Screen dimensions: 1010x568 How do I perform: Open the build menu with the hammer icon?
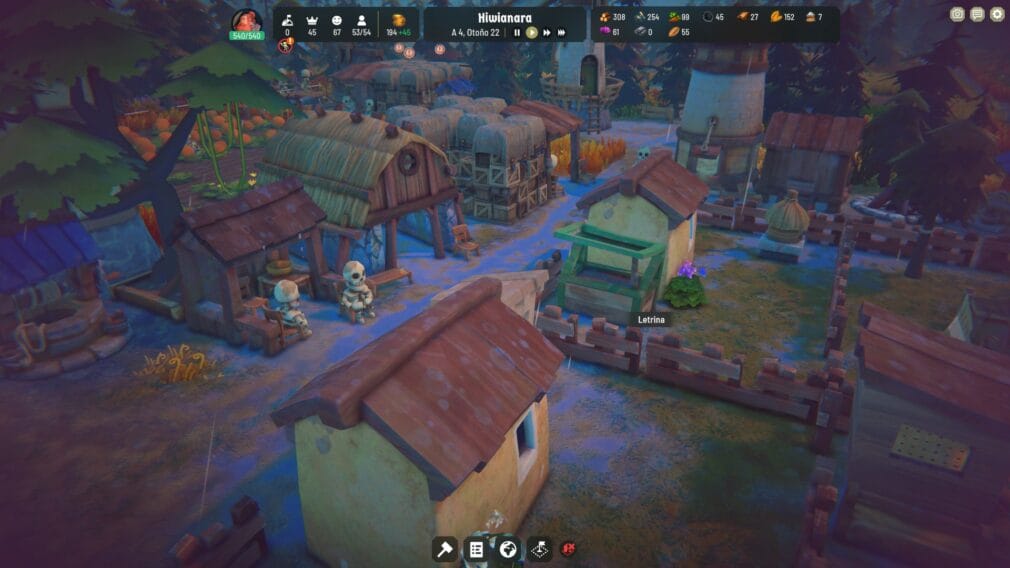444,548
